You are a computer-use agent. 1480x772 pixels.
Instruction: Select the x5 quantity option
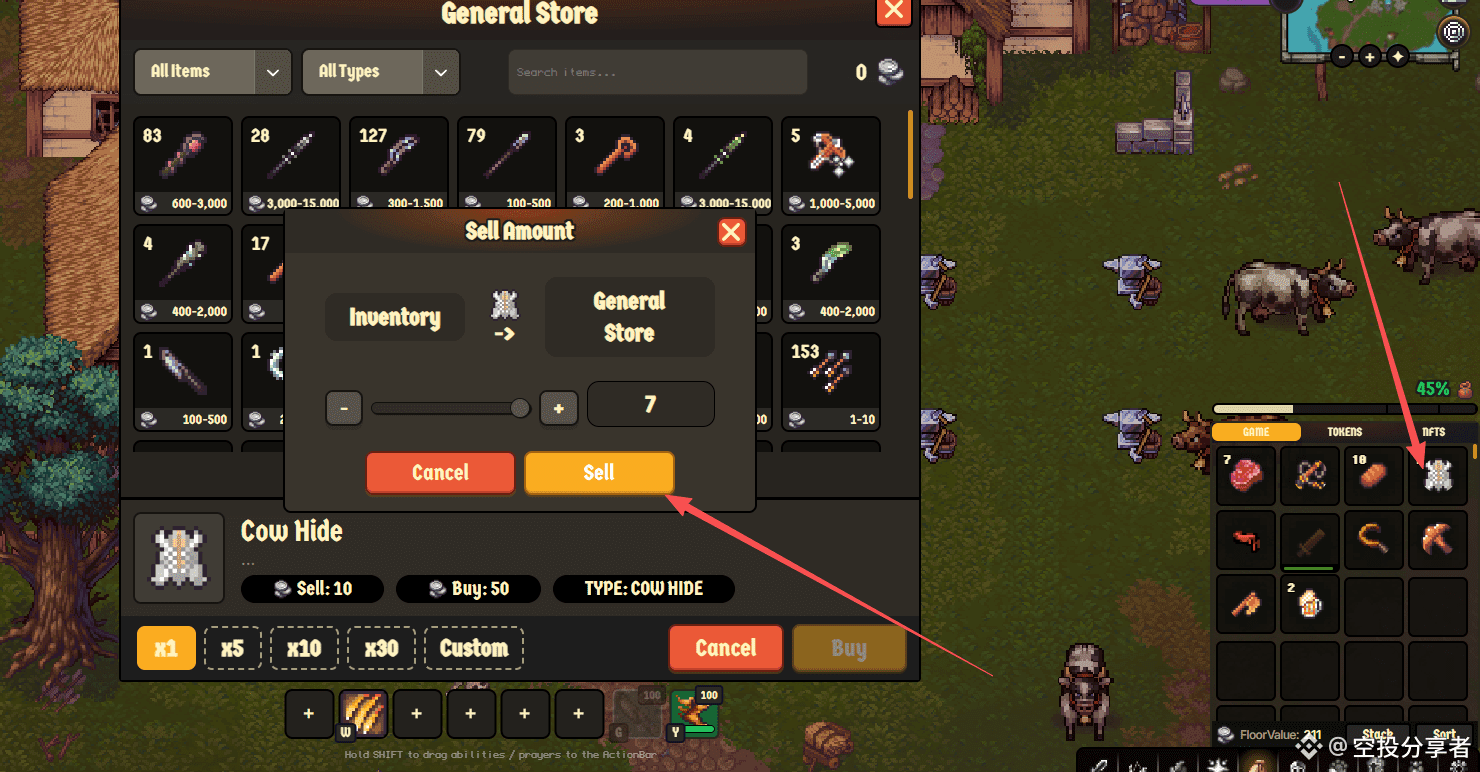232,648
